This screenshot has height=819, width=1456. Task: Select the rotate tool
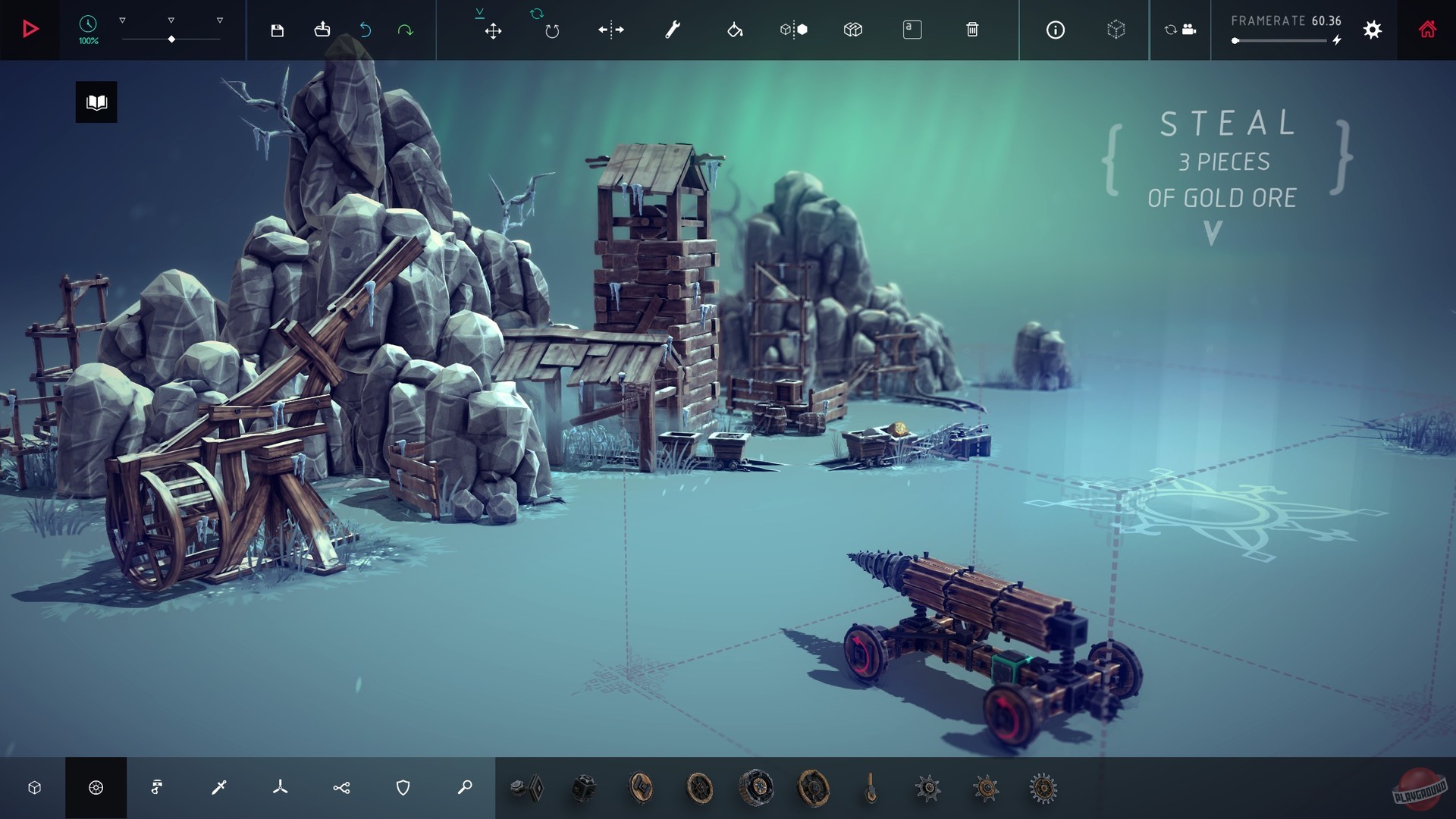tap(551, 30)
